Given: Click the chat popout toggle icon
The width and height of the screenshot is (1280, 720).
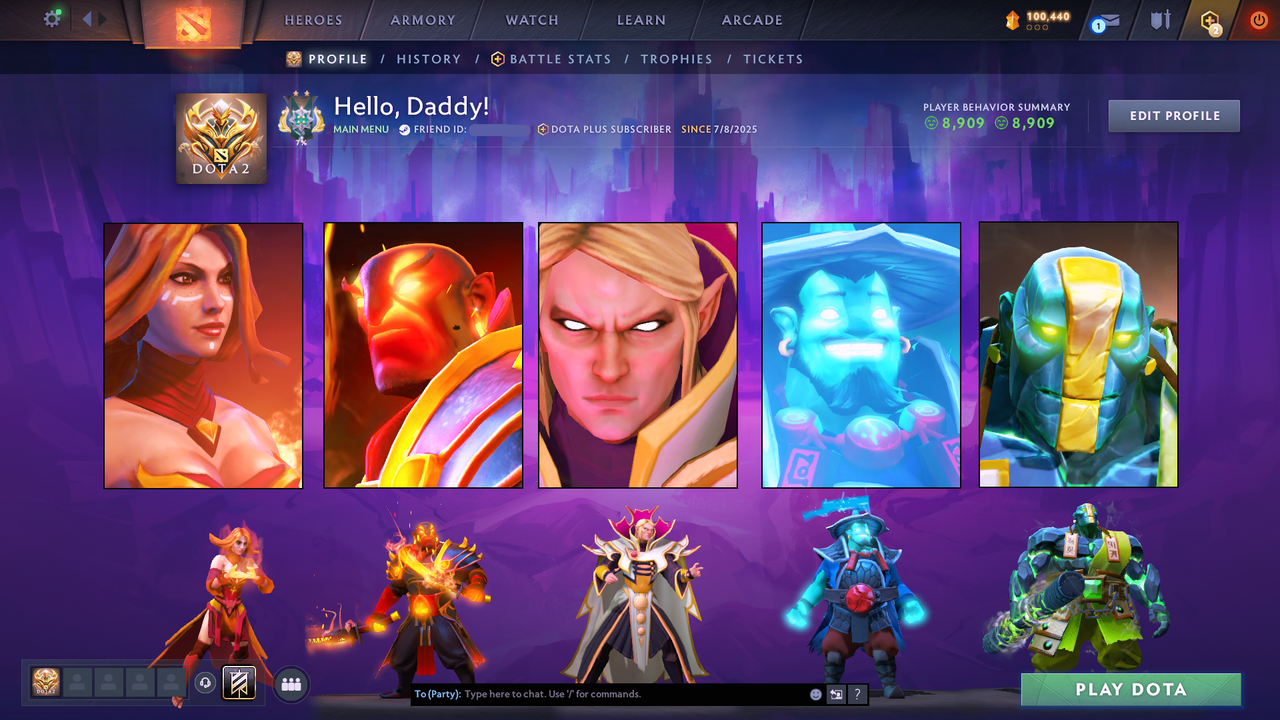Looking at the screenshot, I should pos(836,694).
